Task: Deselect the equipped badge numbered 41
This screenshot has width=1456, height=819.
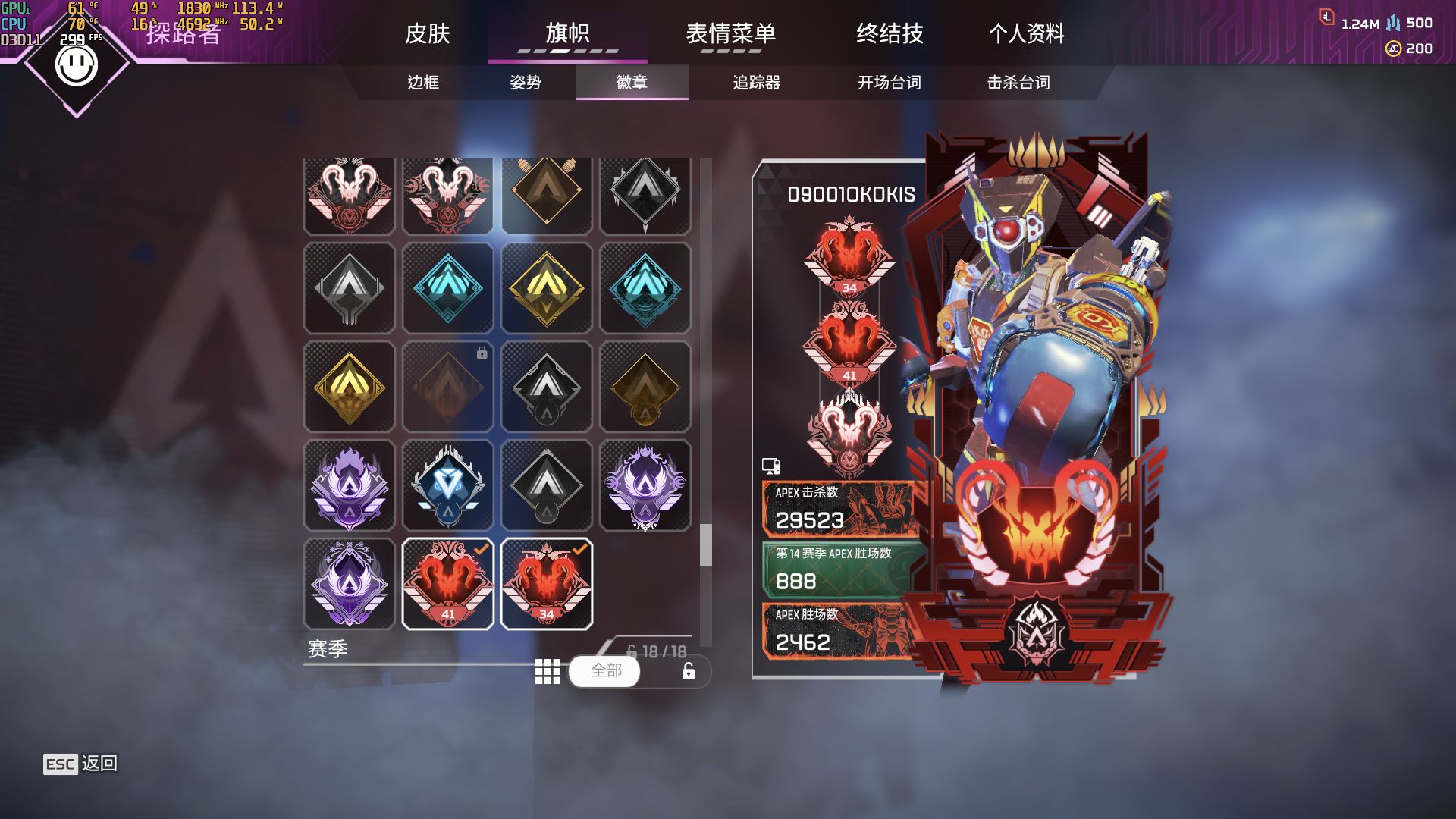Action: [x=447, y=582]
